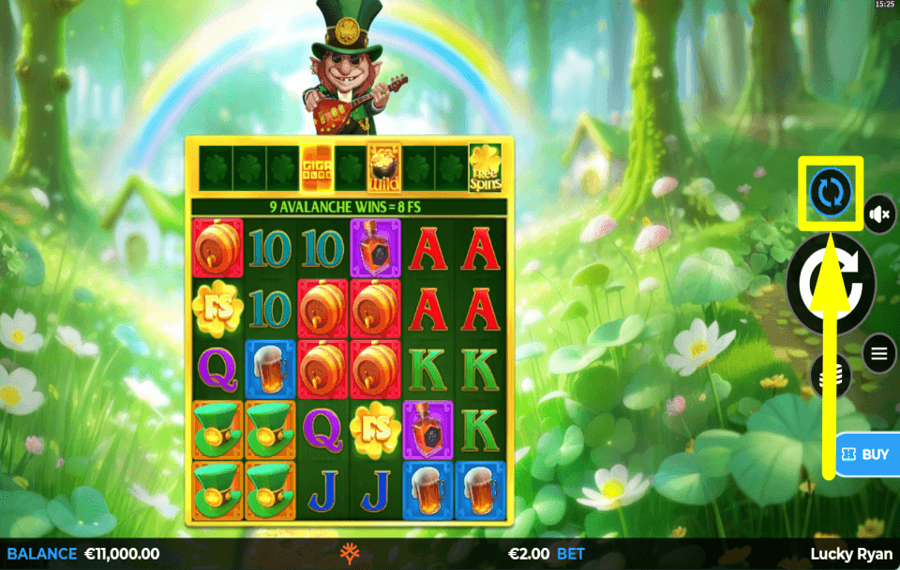Viewport: 900px width, 570px height.
Task: Start autoplay with the blue arrows button
Action: point(831,192)
